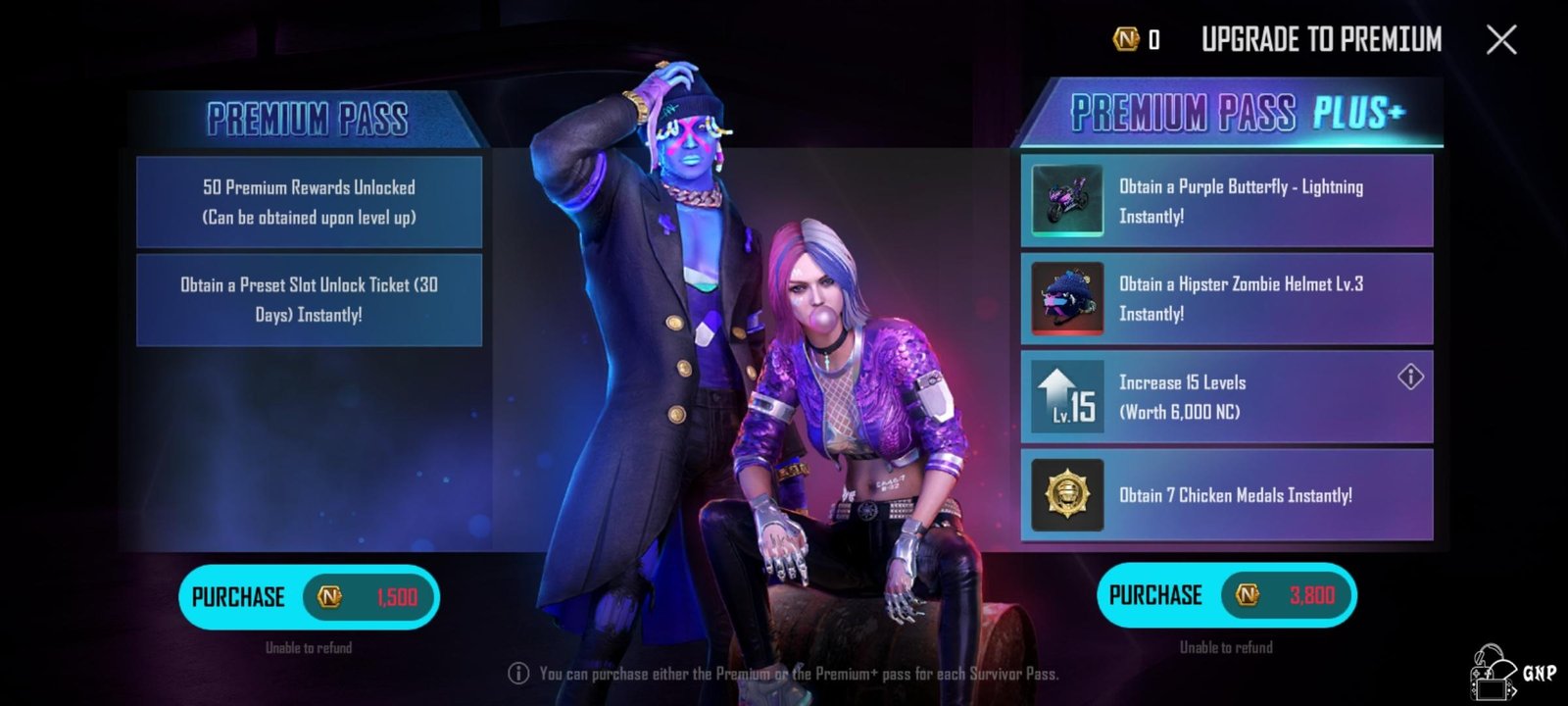Select the 7 Chicken Medals reward

click(x=1226, y=495)
